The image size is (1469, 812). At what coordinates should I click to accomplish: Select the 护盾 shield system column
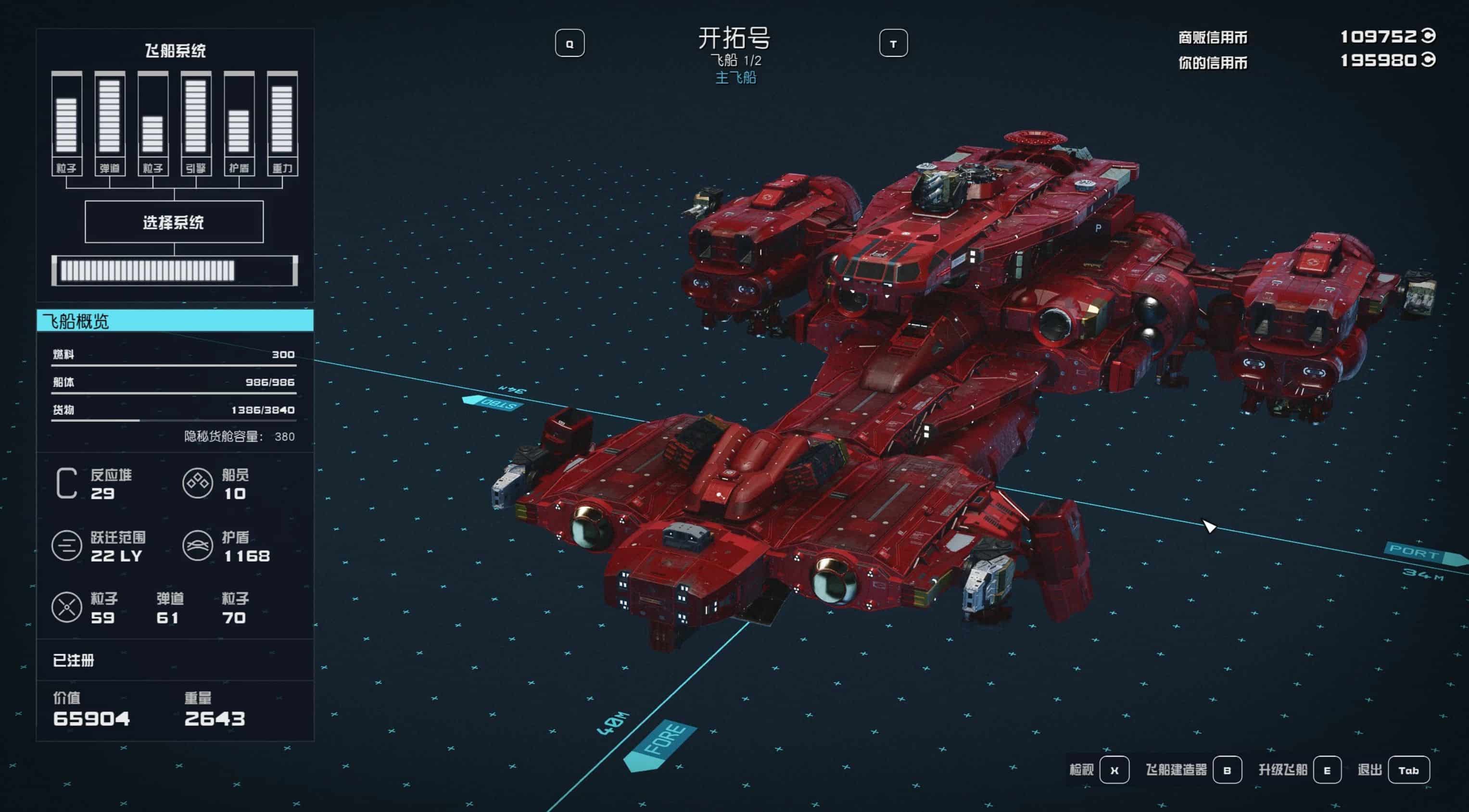tap(239, 124)
